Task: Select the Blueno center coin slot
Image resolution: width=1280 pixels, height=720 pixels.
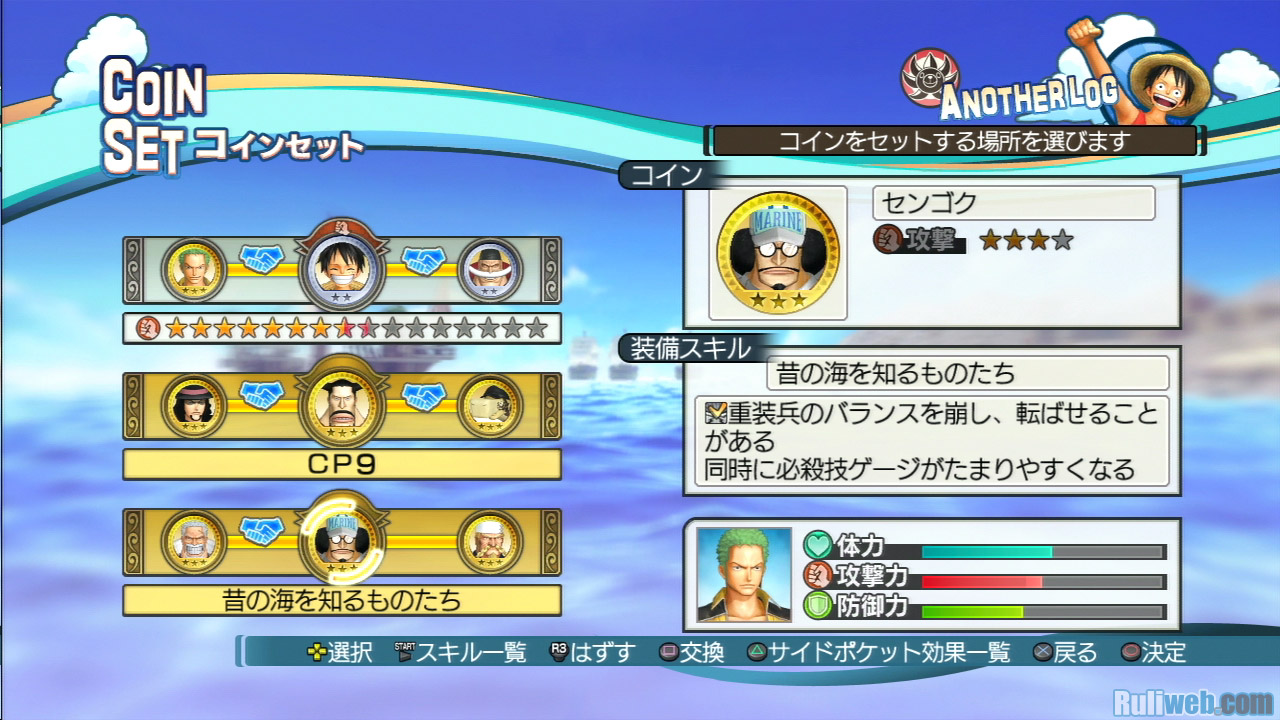Action: click(x=340, y=405)
